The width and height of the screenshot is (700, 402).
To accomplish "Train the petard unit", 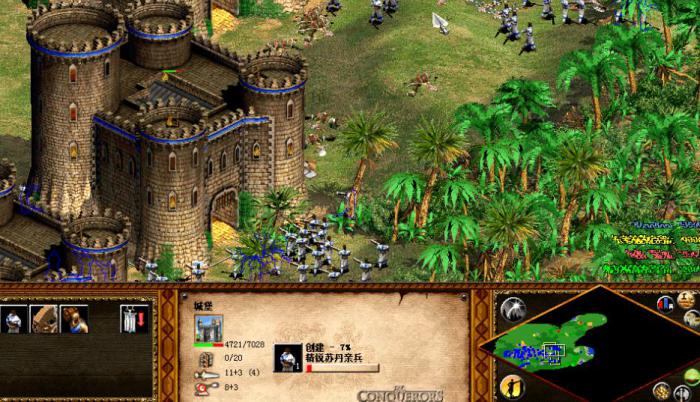I will tap(73, 319).
